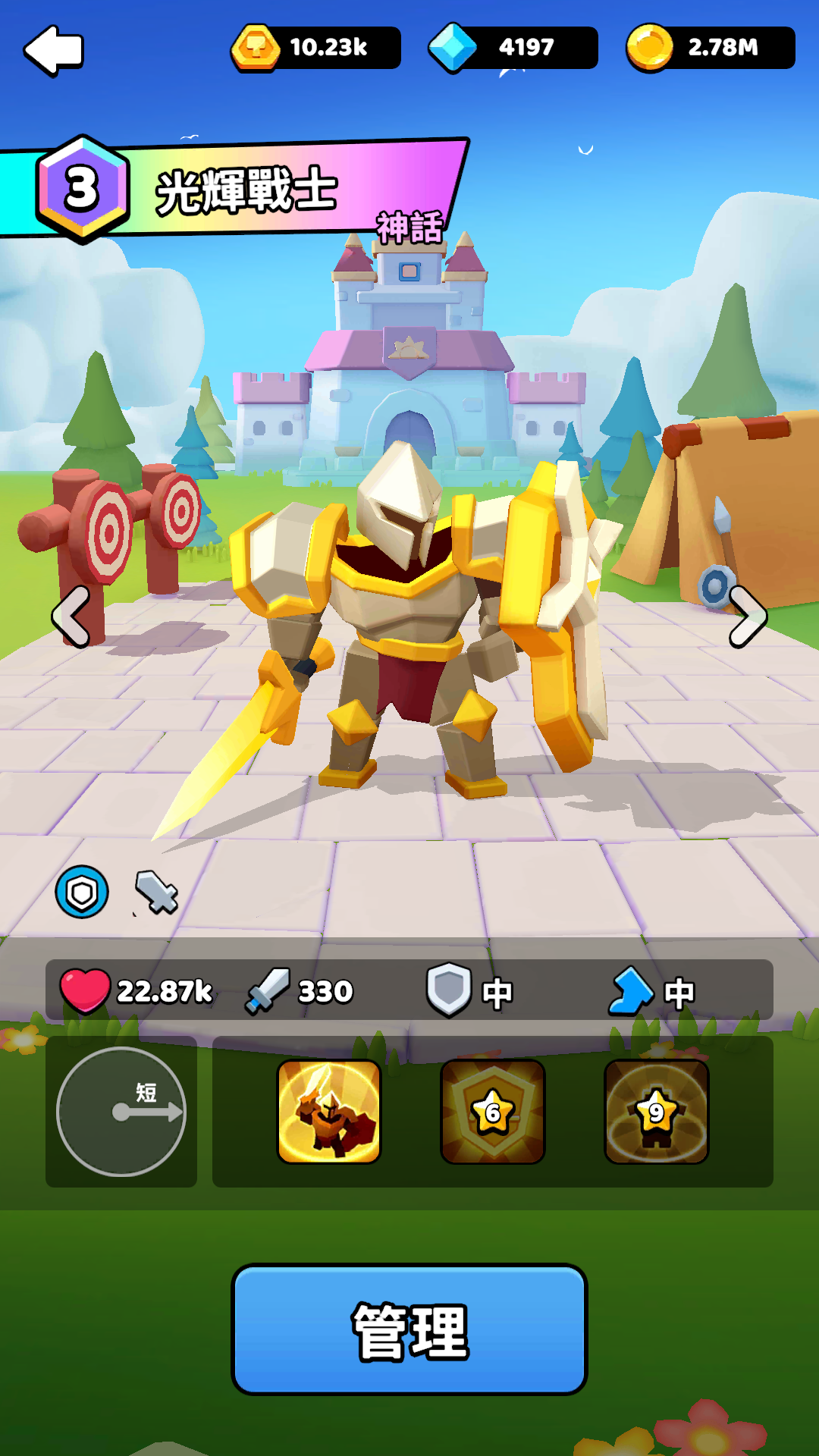Open the blue gem currency counter

513,48
